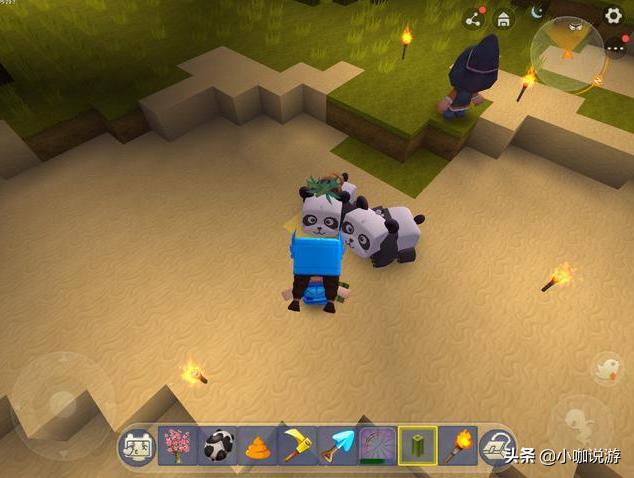This screenshot has height=478, width=634.
Task: Open the backpack at the hotbar's left end
Action: [x=137, y=446]
